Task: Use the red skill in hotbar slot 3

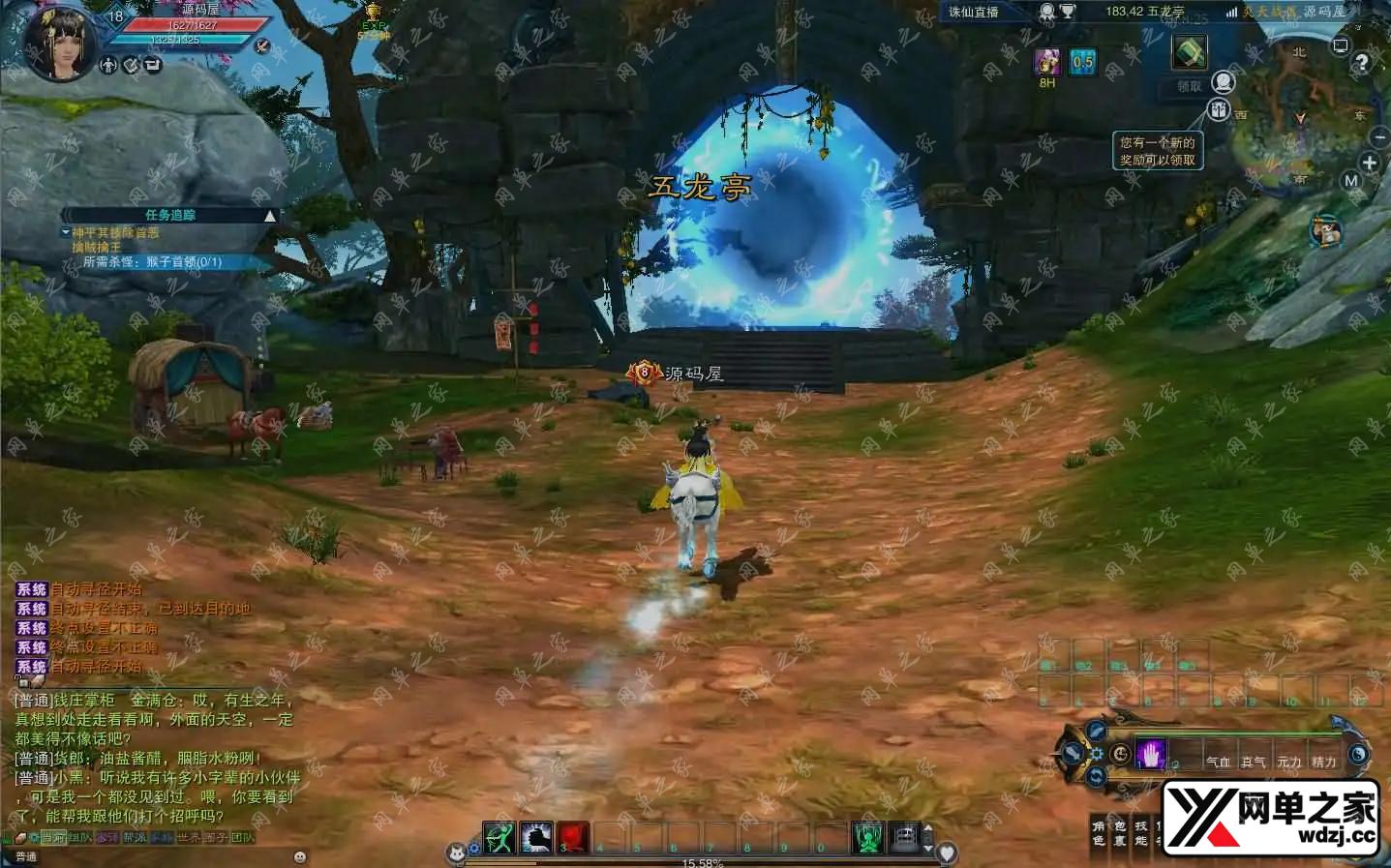Action: (573, 838)
